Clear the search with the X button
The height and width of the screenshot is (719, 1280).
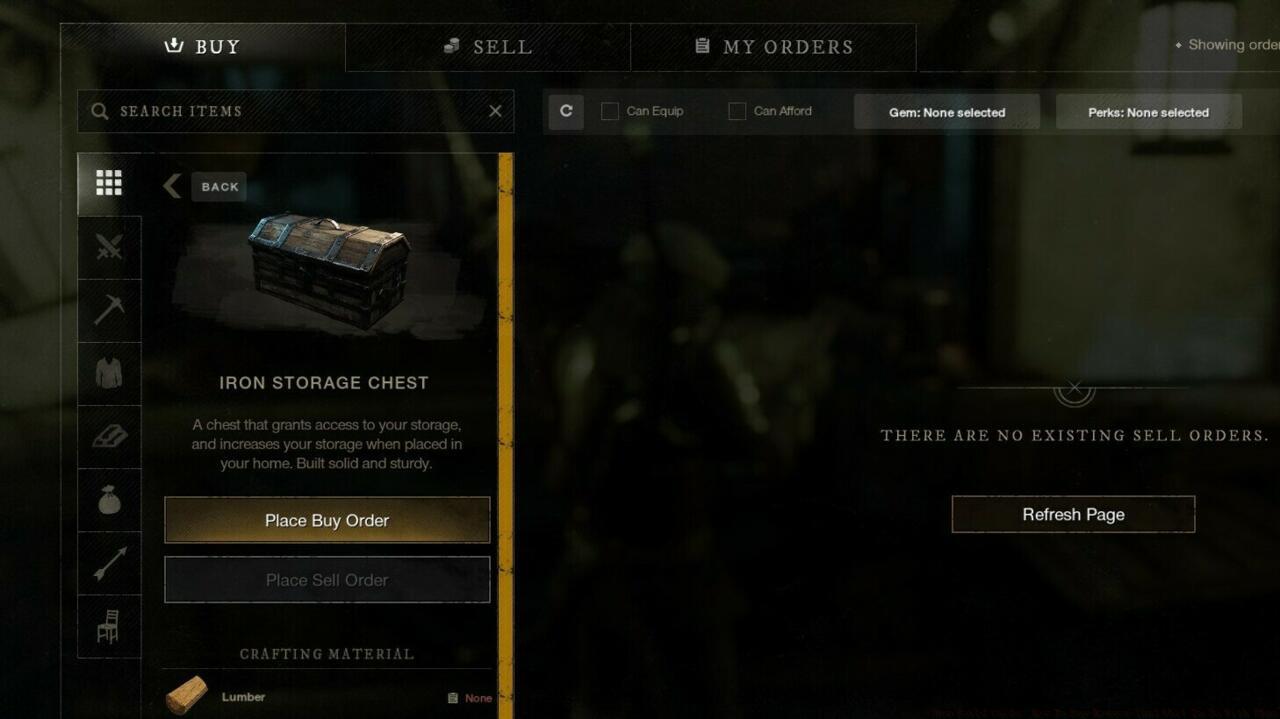click(x=495, y=111)
